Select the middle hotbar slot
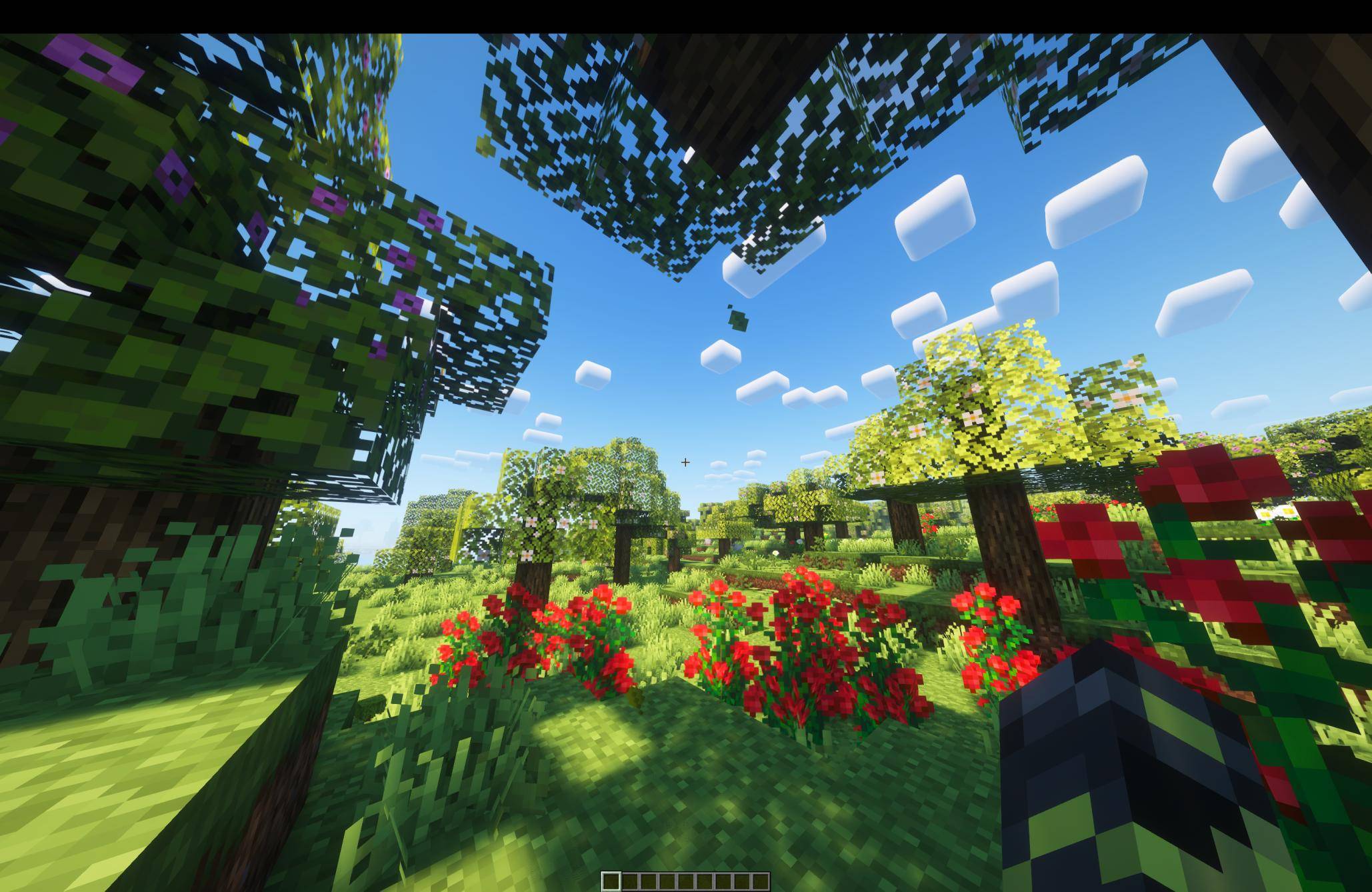The image size is (1372, 892). point(686,880)
